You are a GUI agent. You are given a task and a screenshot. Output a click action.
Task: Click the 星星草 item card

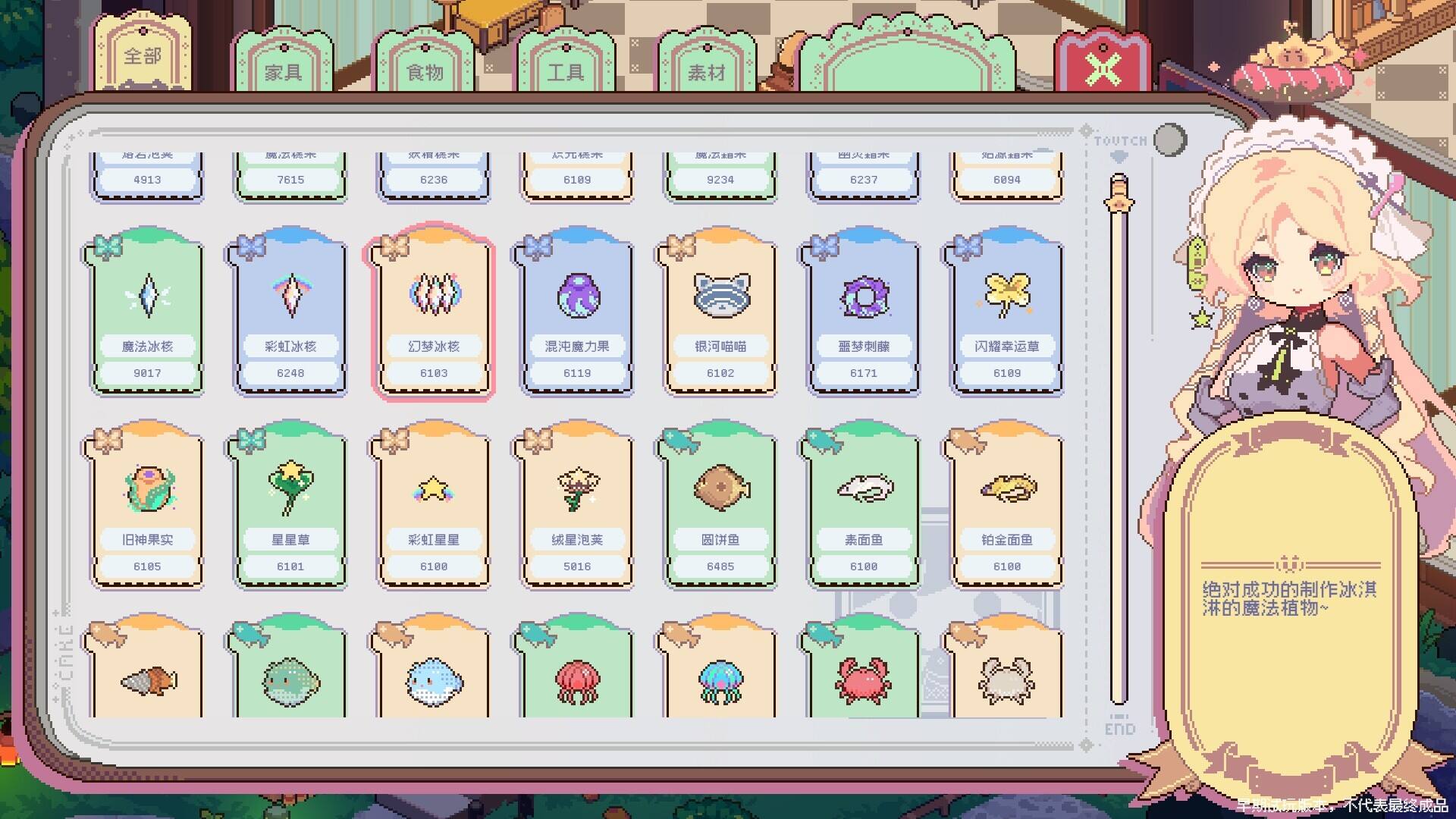tap(290, 506)
